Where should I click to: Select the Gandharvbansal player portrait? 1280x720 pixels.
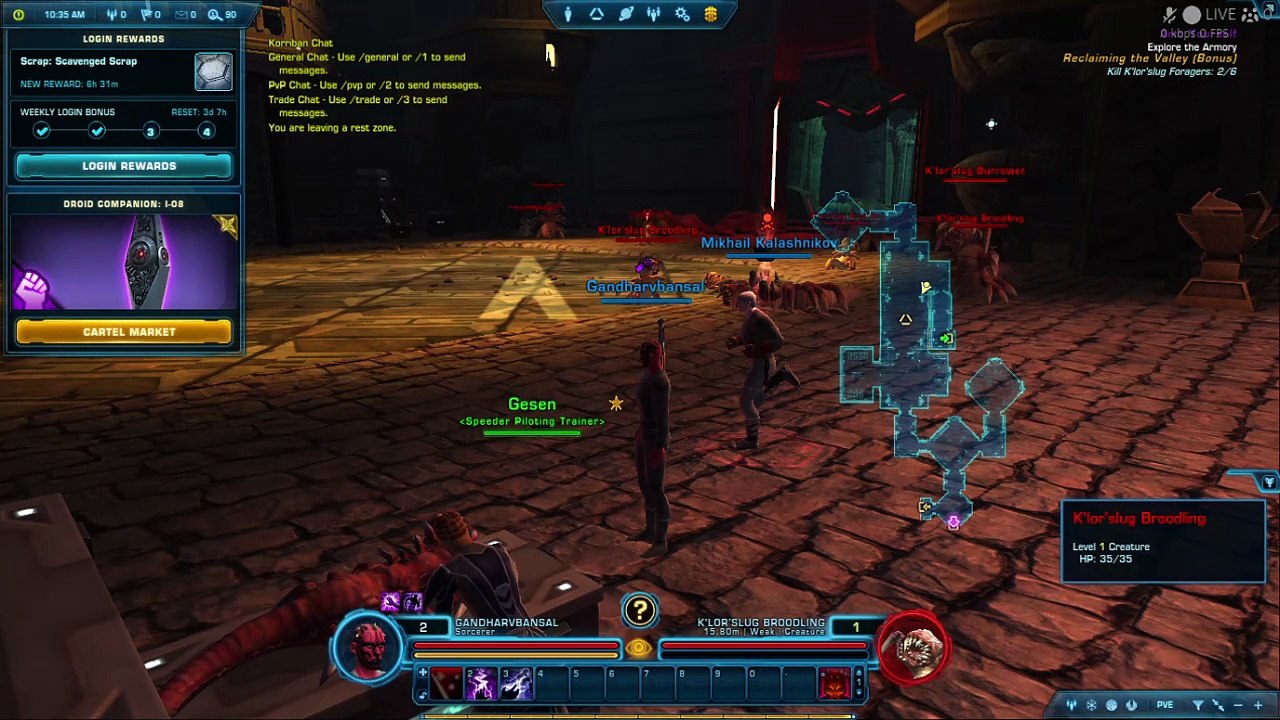coord(368,648)
